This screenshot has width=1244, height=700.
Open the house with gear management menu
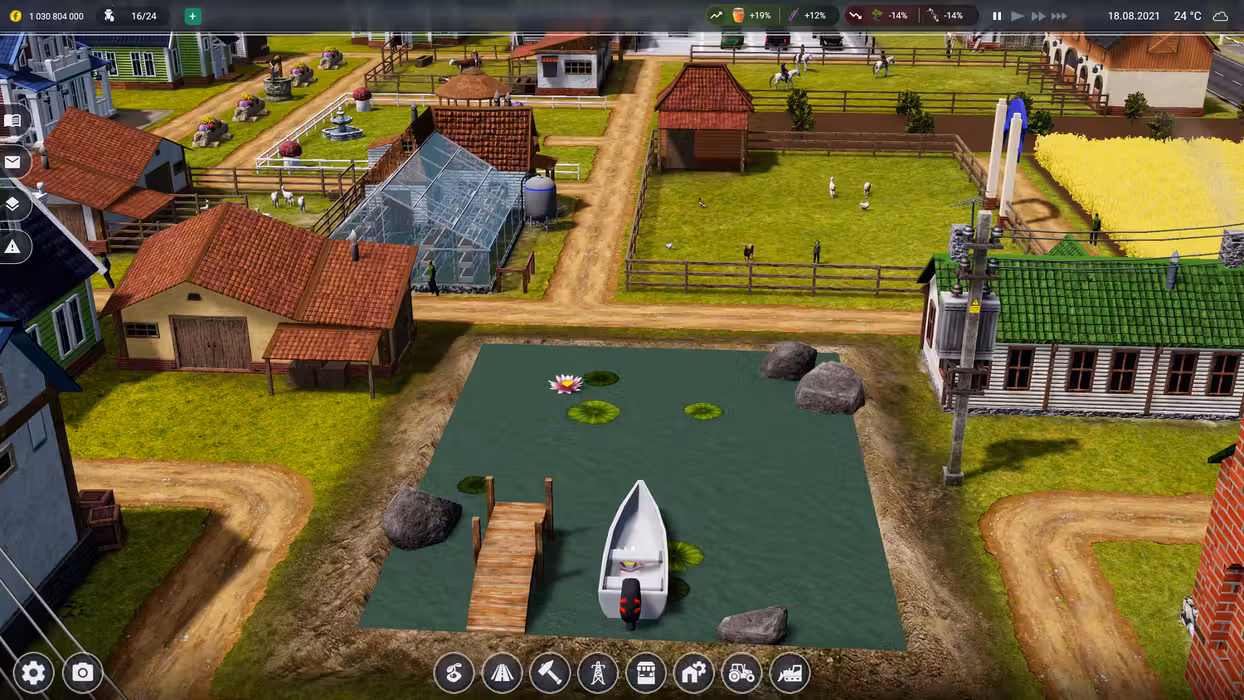coord(694,673)
